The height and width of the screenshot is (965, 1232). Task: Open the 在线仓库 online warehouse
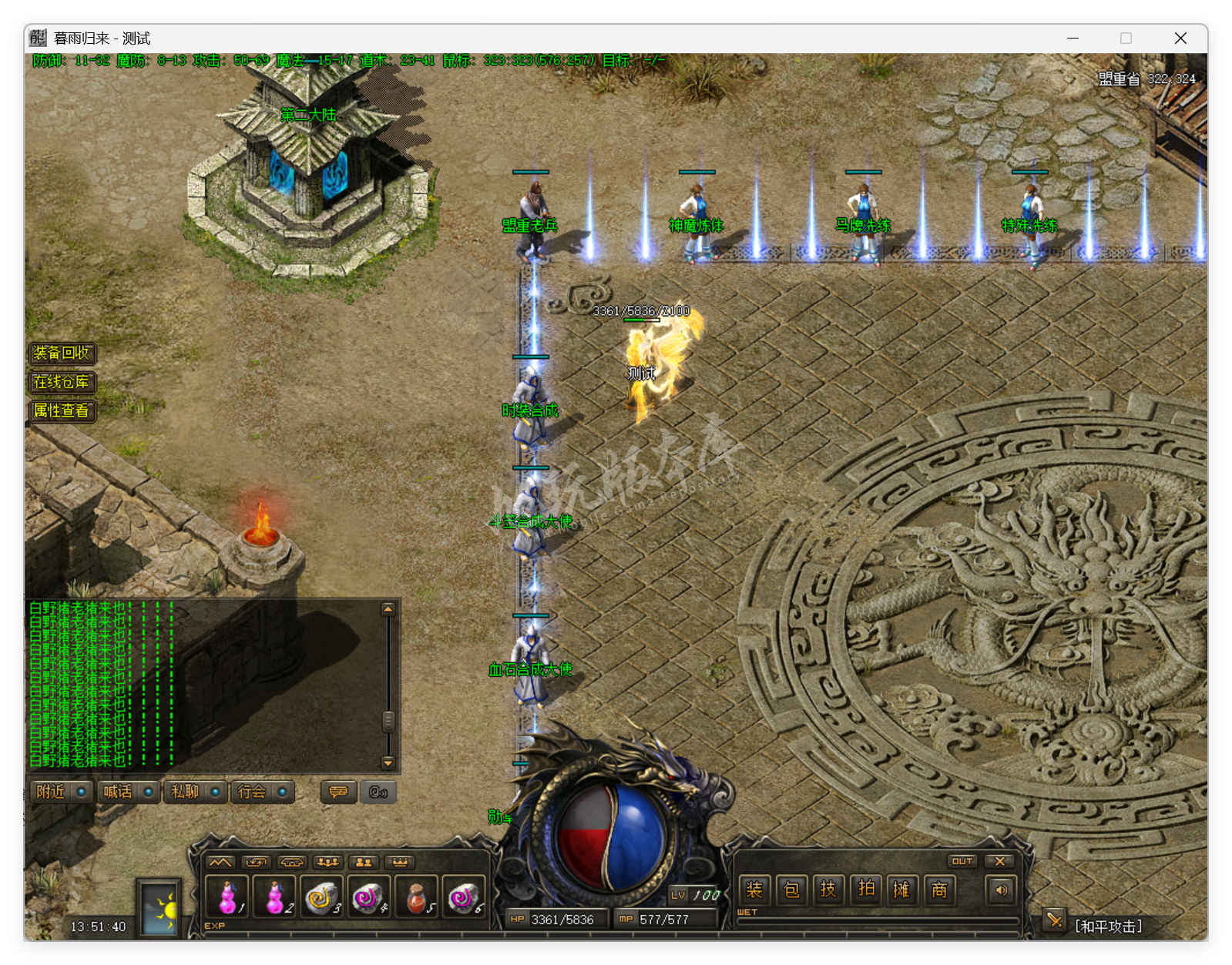click(62, 382)
